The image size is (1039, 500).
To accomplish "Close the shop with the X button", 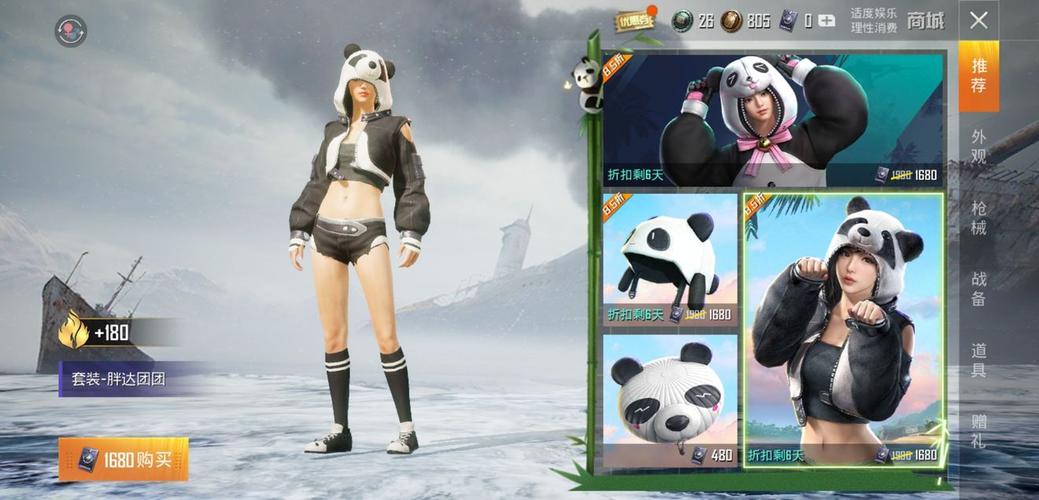I will click(979, 20).
